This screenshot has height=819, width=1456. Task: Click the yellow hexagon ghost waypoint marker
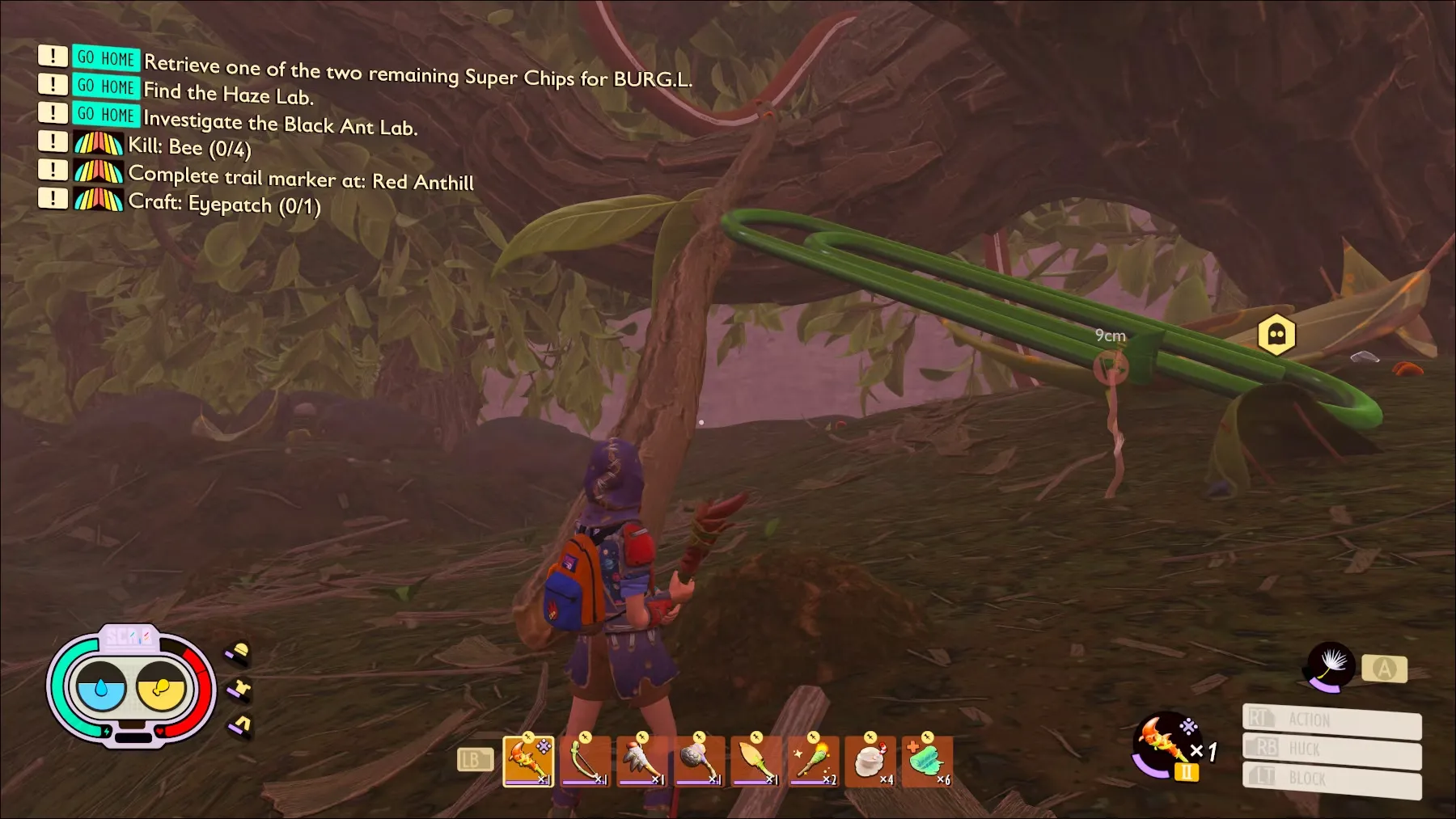pyautogui.click(x=1276, y=334)
